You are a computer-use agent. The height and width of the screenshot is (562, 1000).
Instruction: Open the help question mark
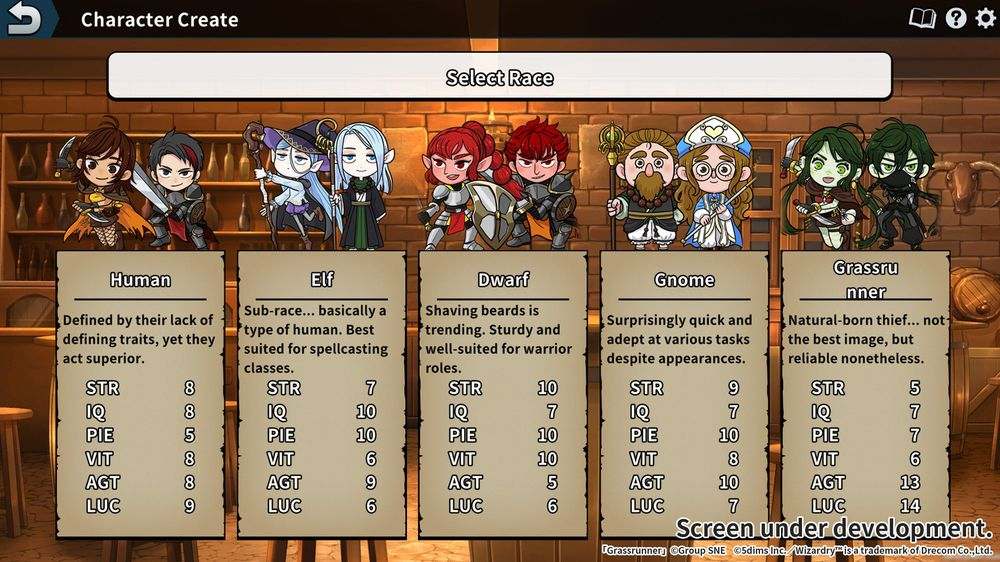pos(956,18)
